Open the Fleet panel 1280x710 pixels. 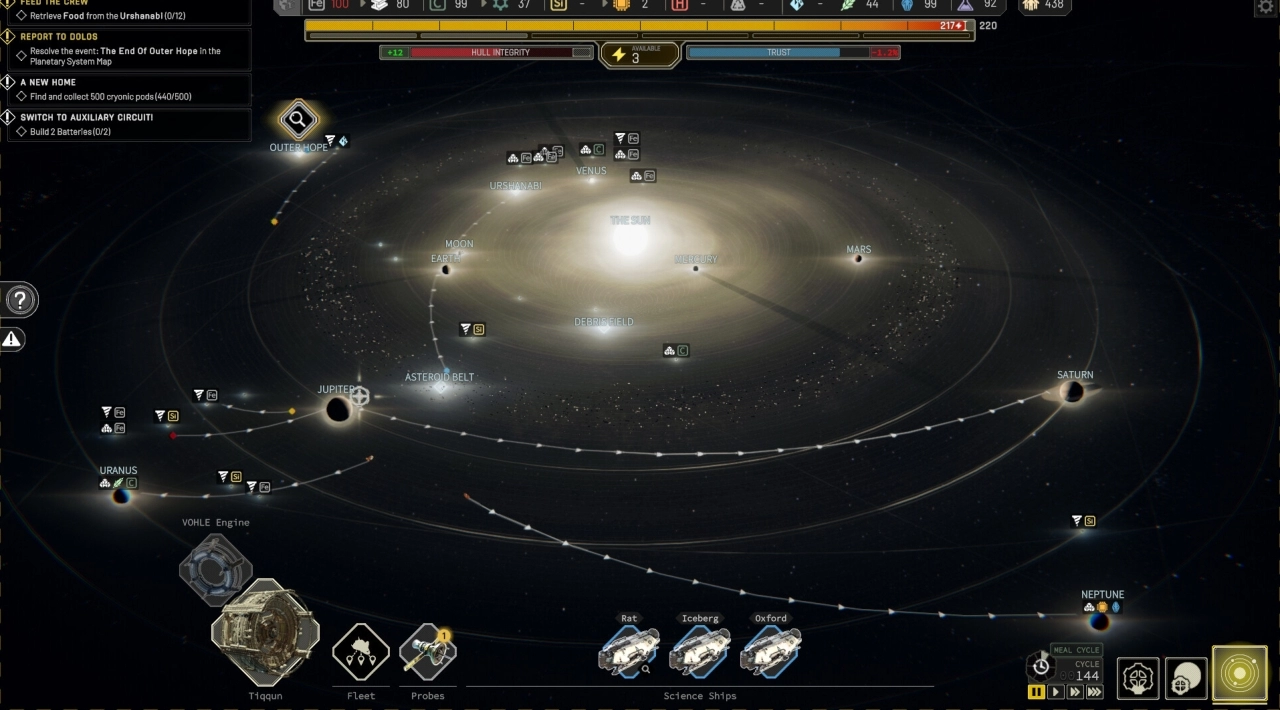pyautogui.click(x=361, y=652)
